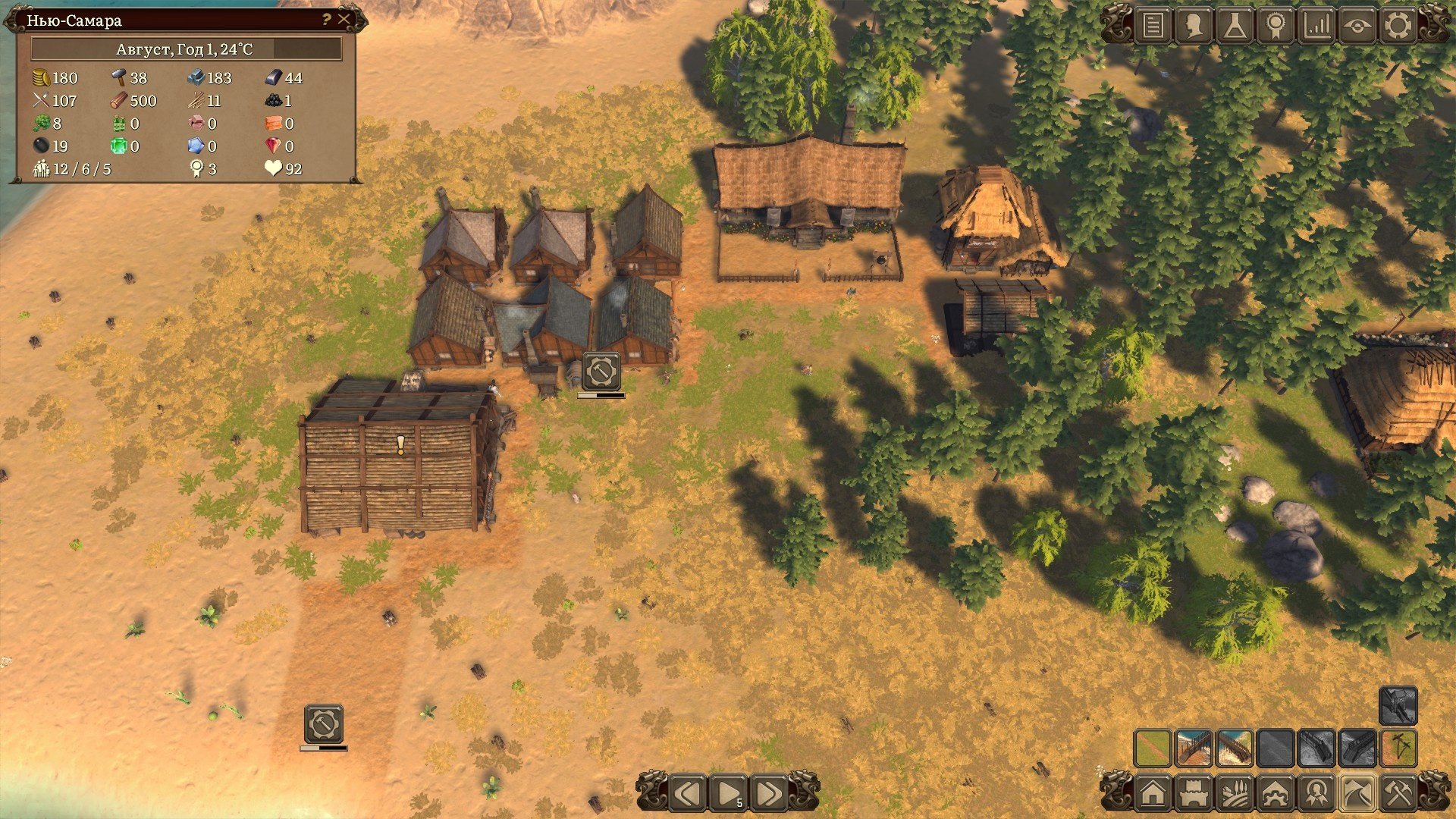This screenshot has height=819, width=1456.
Task: Open the farm fields building category
Action: (1235, 794)
